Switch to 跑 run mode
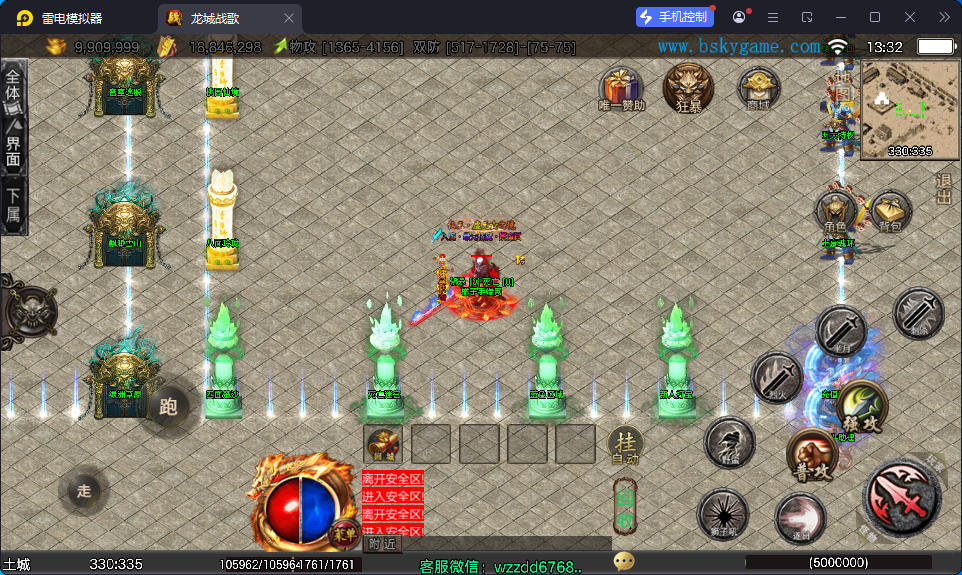This screenshot has width=962, height=575. 167,406
